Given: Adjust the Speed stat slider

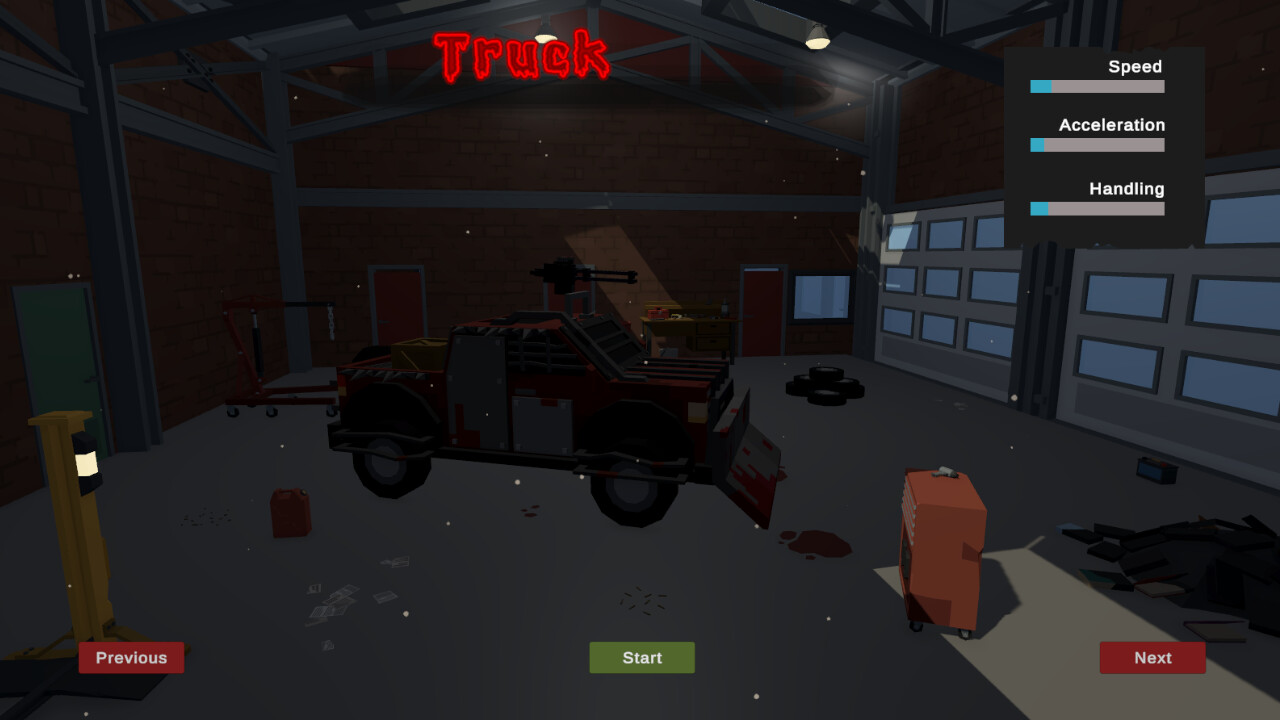Looking at the screenshot, I should click(1095, 86).
